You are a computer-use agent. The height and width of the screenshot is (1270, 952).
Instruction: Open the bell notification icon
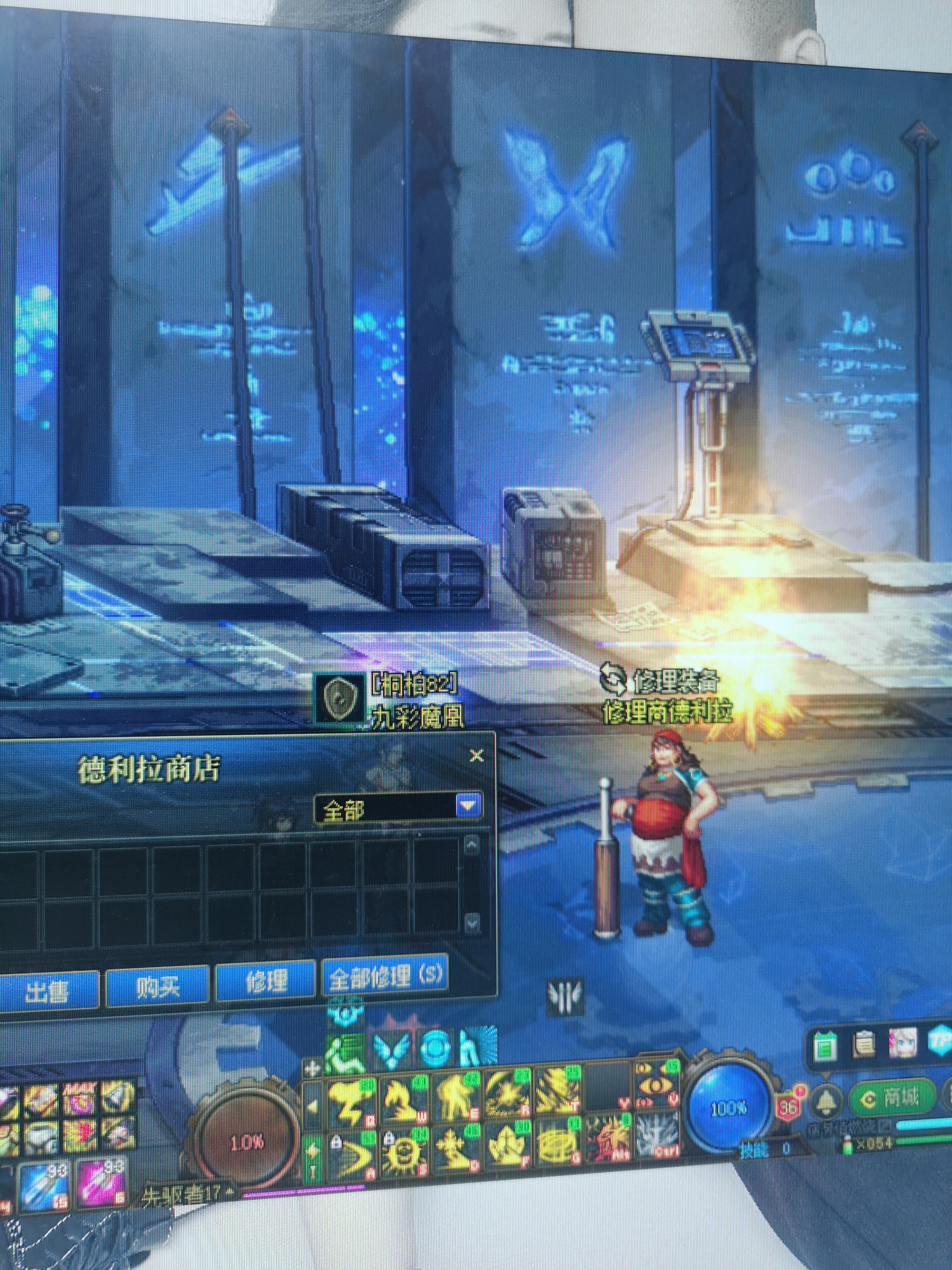(x=827, y=1100)
